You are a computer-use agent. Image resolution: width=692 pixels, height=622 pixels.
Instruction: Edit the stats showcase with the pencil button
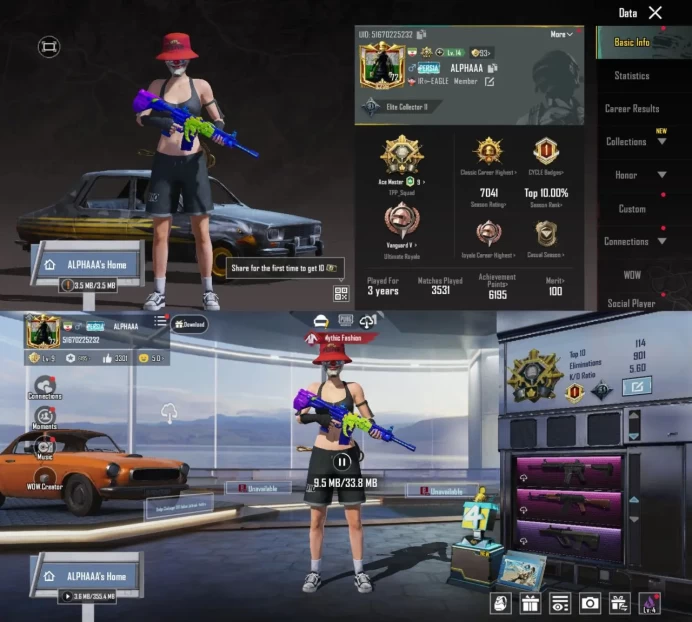tap(636, 386)
